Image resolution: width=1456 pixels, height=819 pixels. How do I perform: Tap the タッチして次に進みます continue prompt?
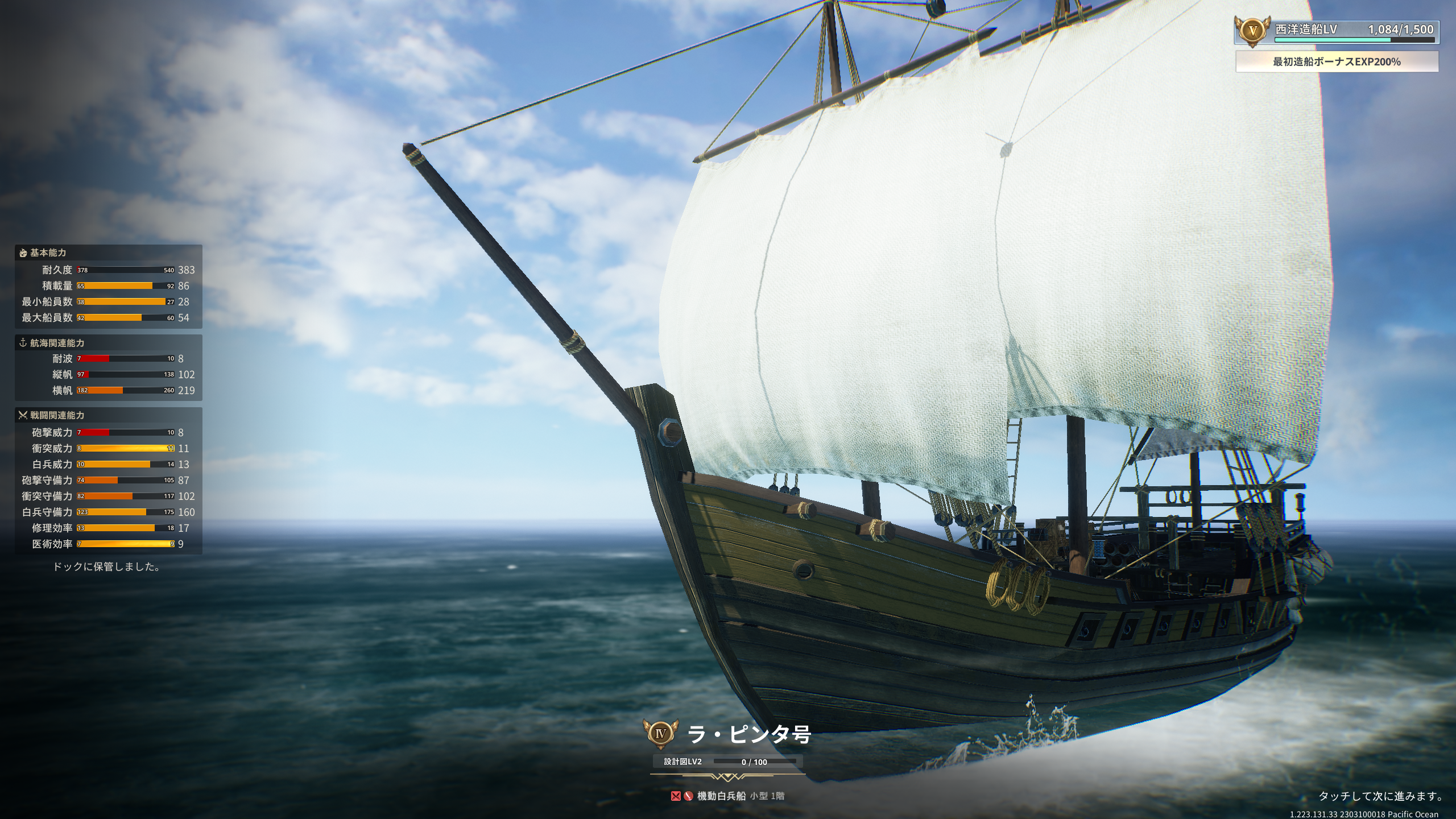pos(1381,796)
